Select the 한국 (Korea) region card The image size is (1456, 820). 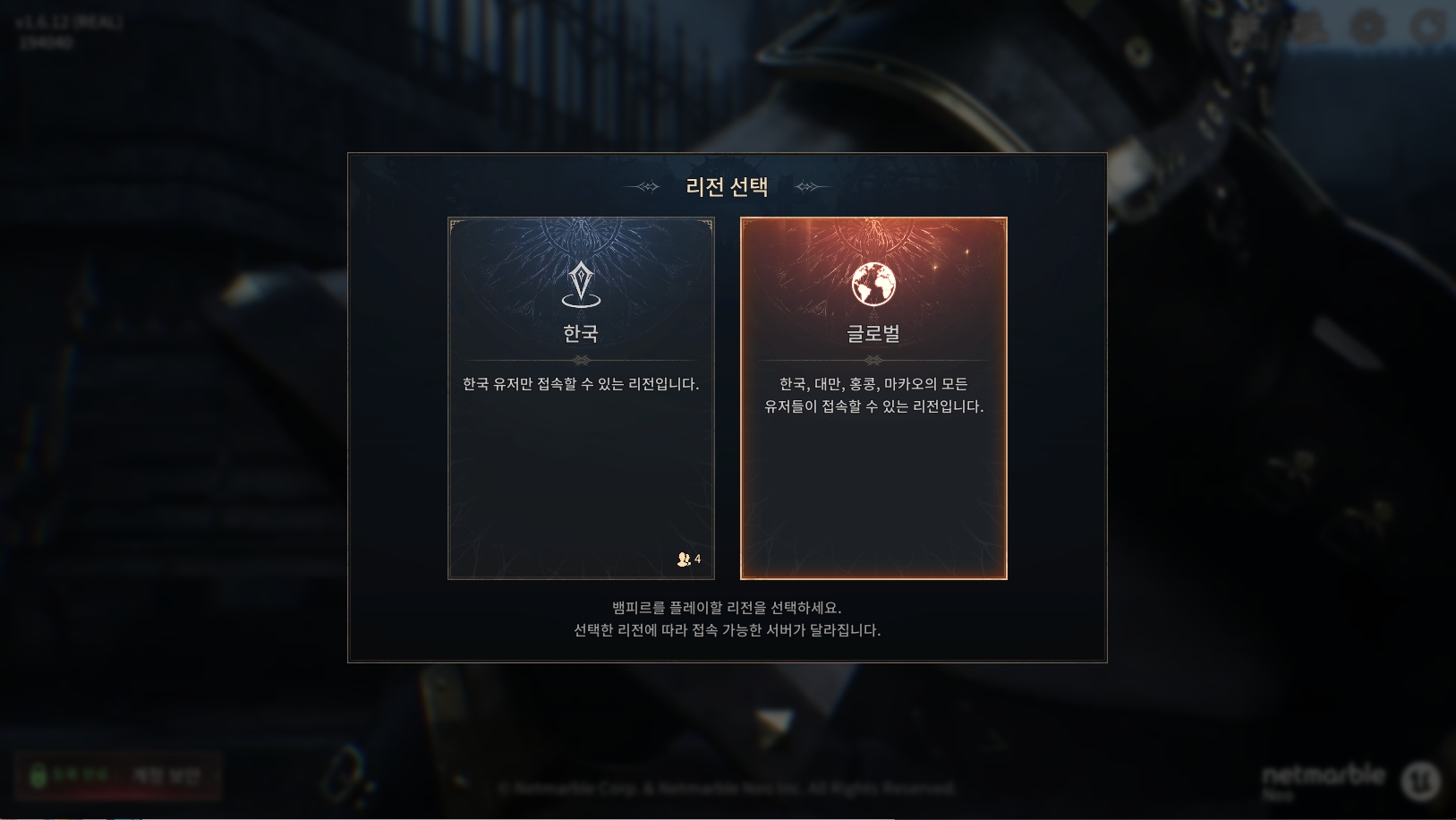pyautogui.click(x=581, y=398)
